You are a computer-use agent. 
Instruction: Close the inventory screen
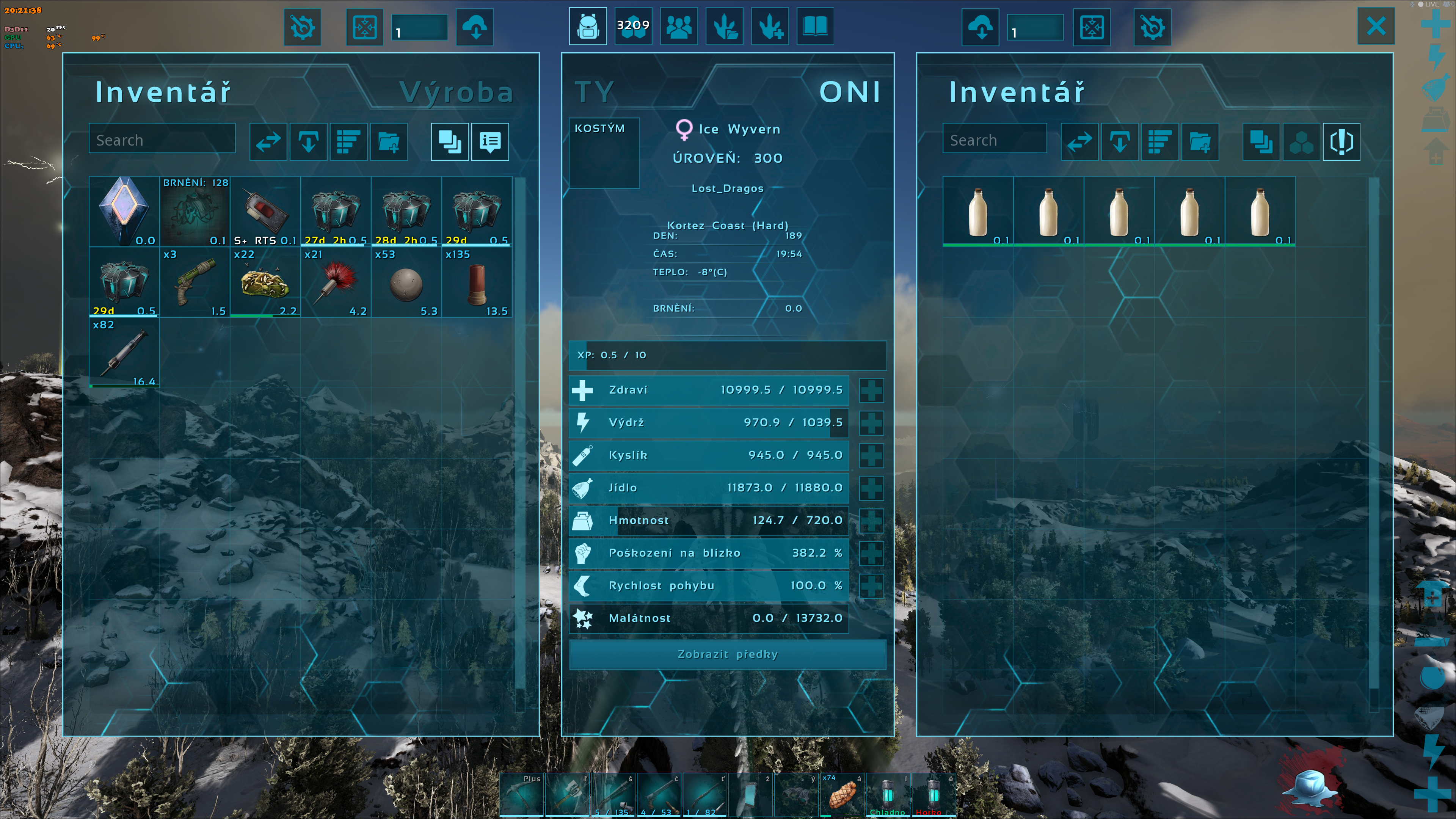click(x=1376, y=26)
